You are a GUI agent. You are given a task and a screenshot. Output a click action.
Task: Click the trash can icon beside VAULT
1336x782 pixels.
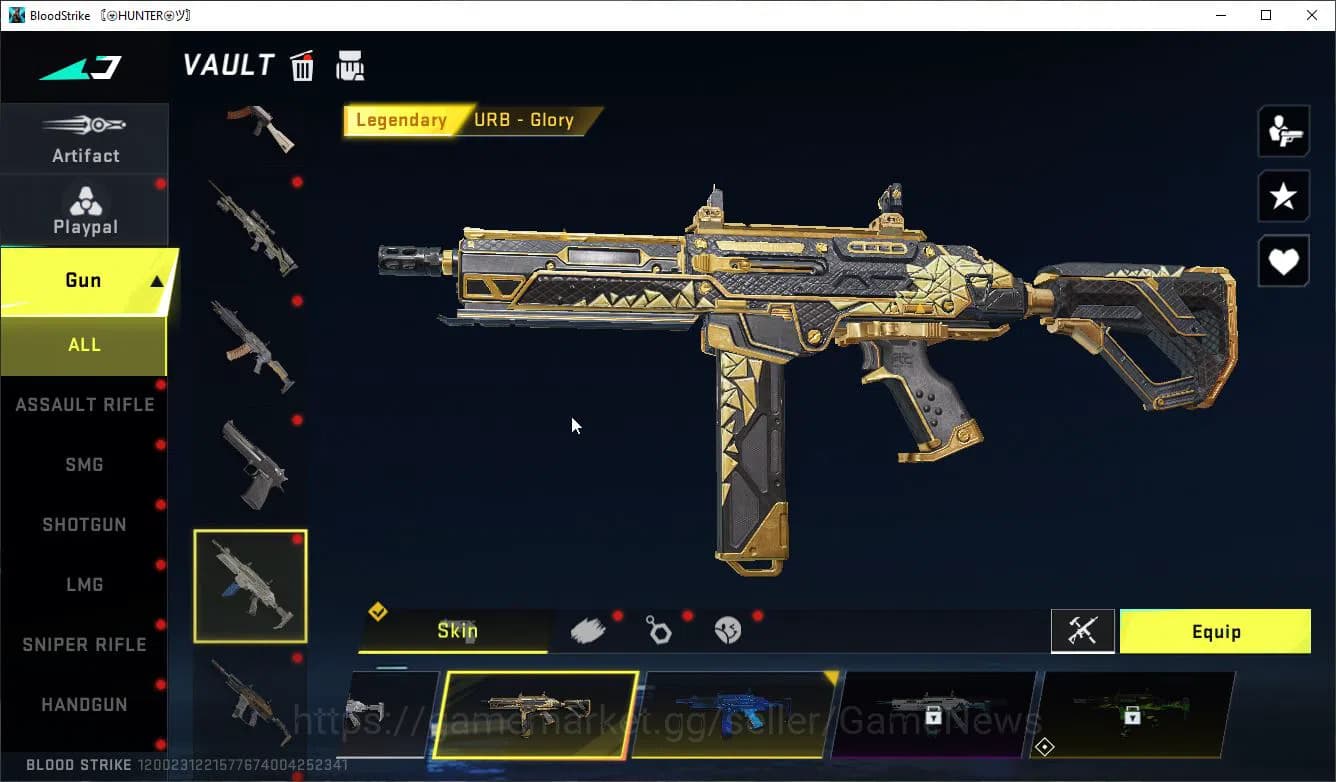(x=302, y=67)
